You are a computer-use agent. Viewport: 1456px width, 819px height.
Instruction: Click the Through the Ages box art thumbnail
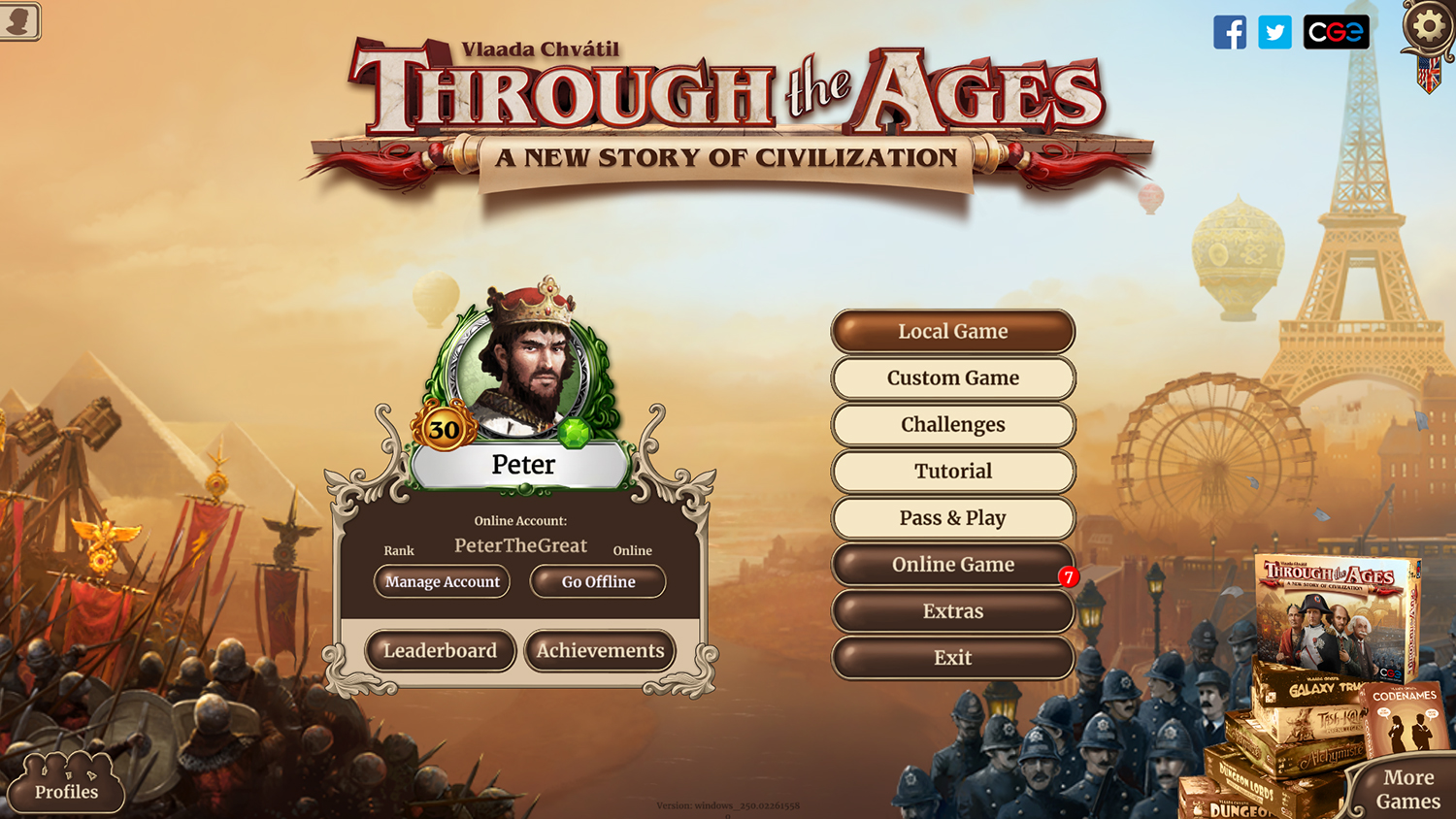click(1335, 611)
